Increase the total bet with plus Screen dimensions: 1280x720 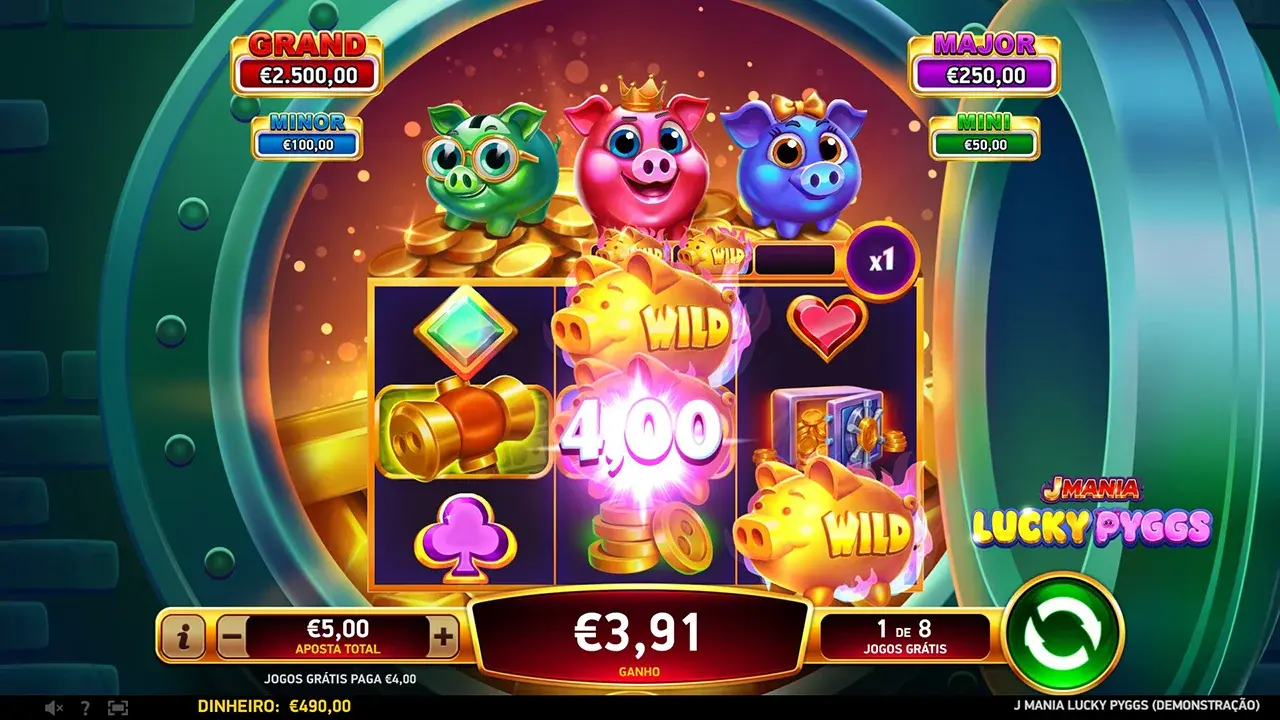[443, 635]
